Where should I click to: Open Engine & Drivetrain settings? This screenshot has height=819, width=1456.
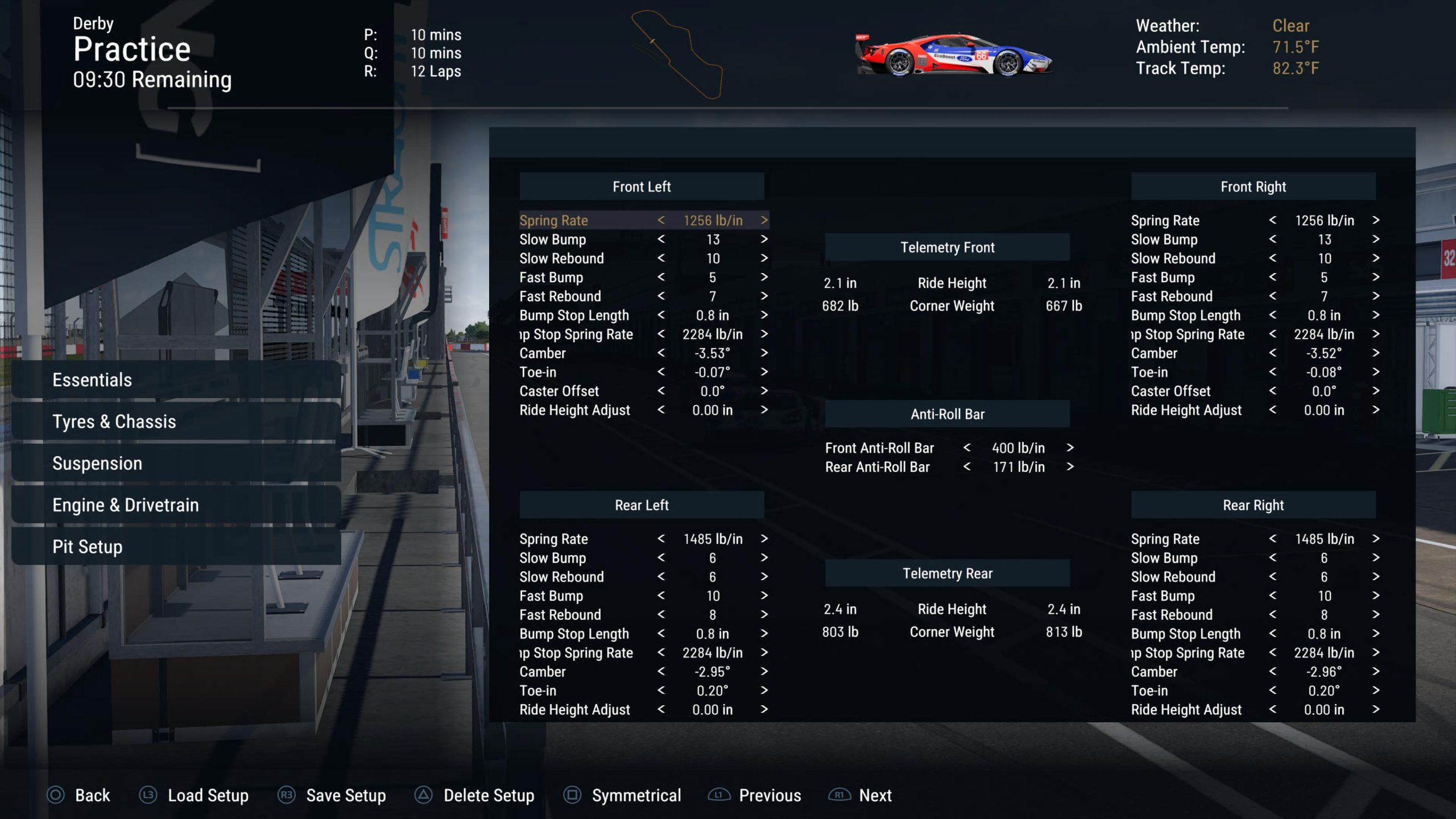[176, 505]
